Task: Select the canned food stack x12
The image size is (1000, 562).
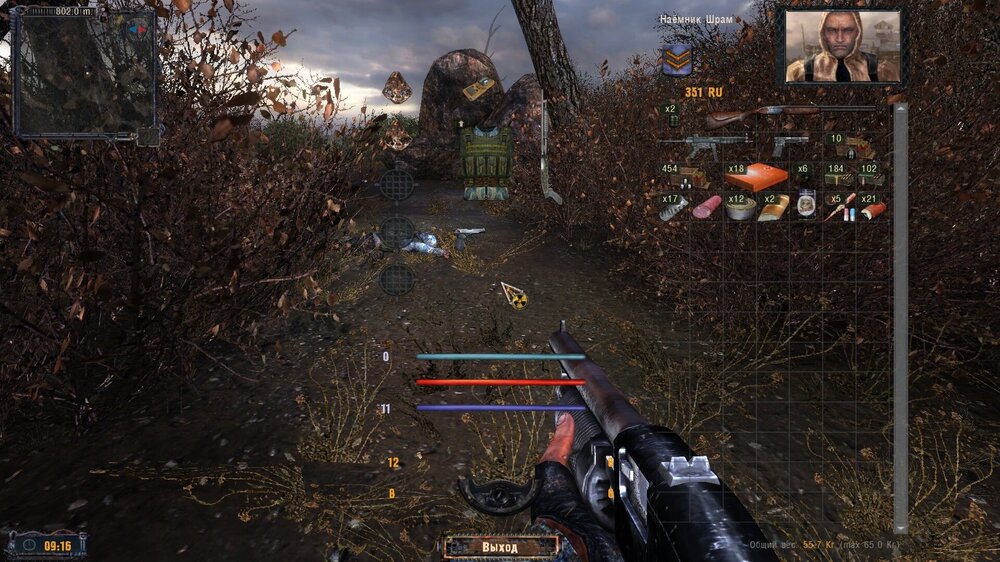Action: click(739, 208)
